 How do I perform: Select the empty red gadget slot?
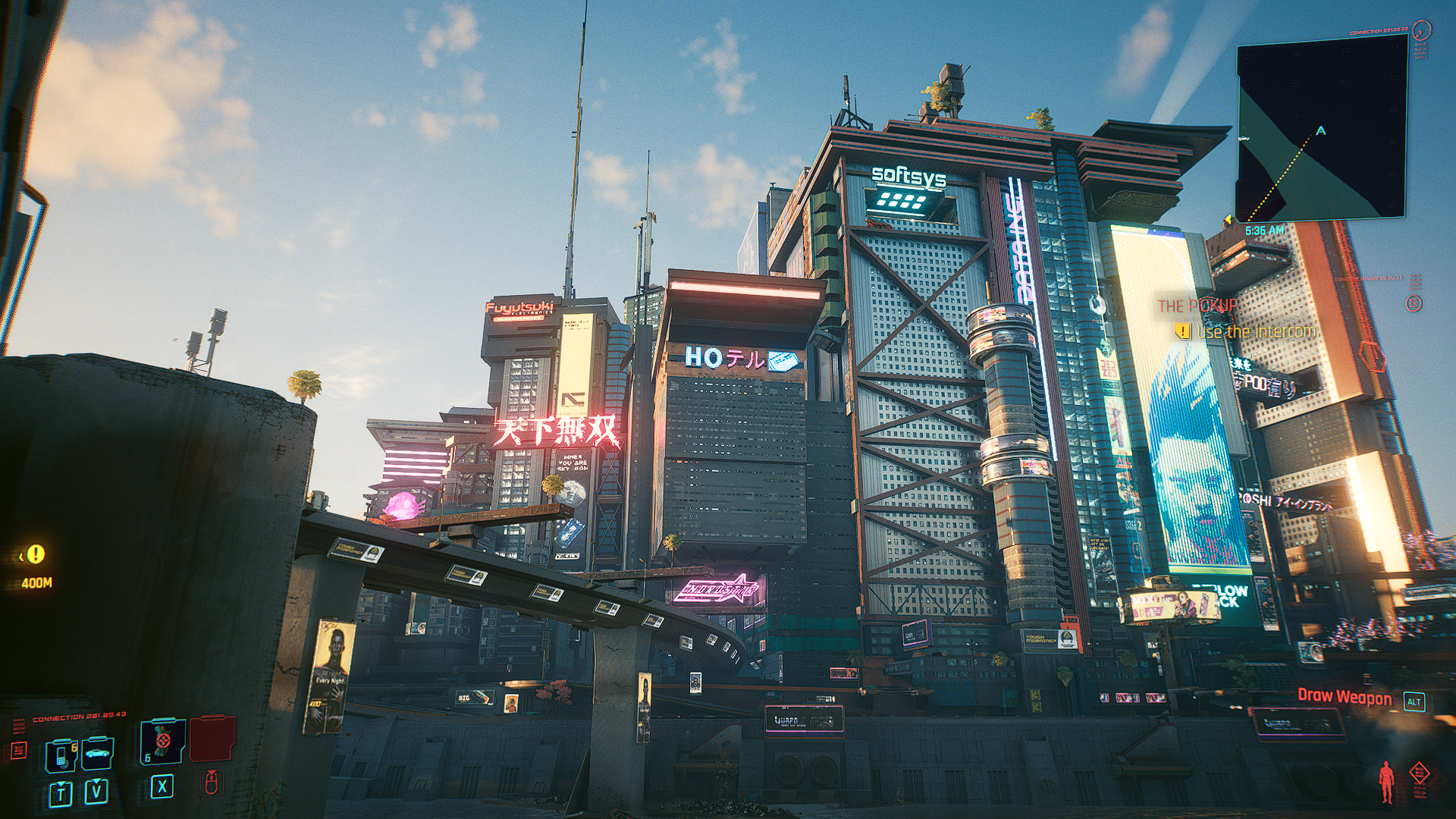click(212, 739)
